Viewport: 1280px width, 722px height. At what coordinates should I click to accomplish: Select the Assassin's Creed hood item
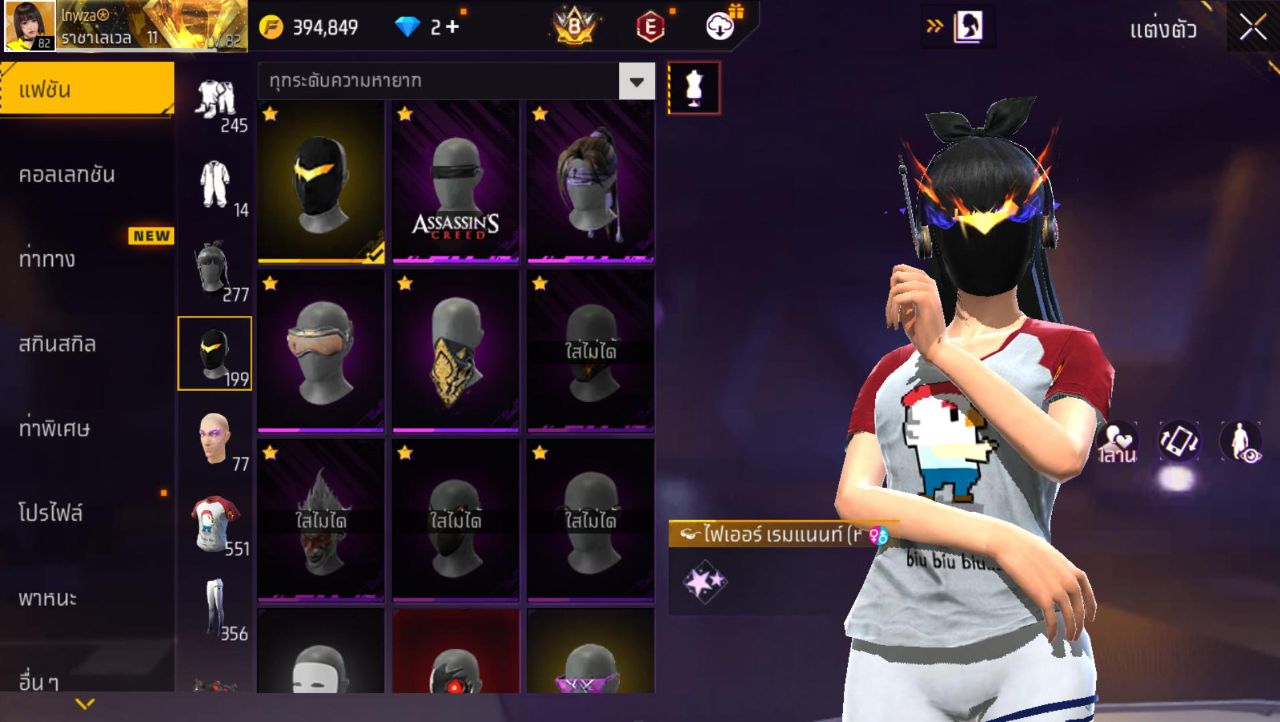click(455, 181)
